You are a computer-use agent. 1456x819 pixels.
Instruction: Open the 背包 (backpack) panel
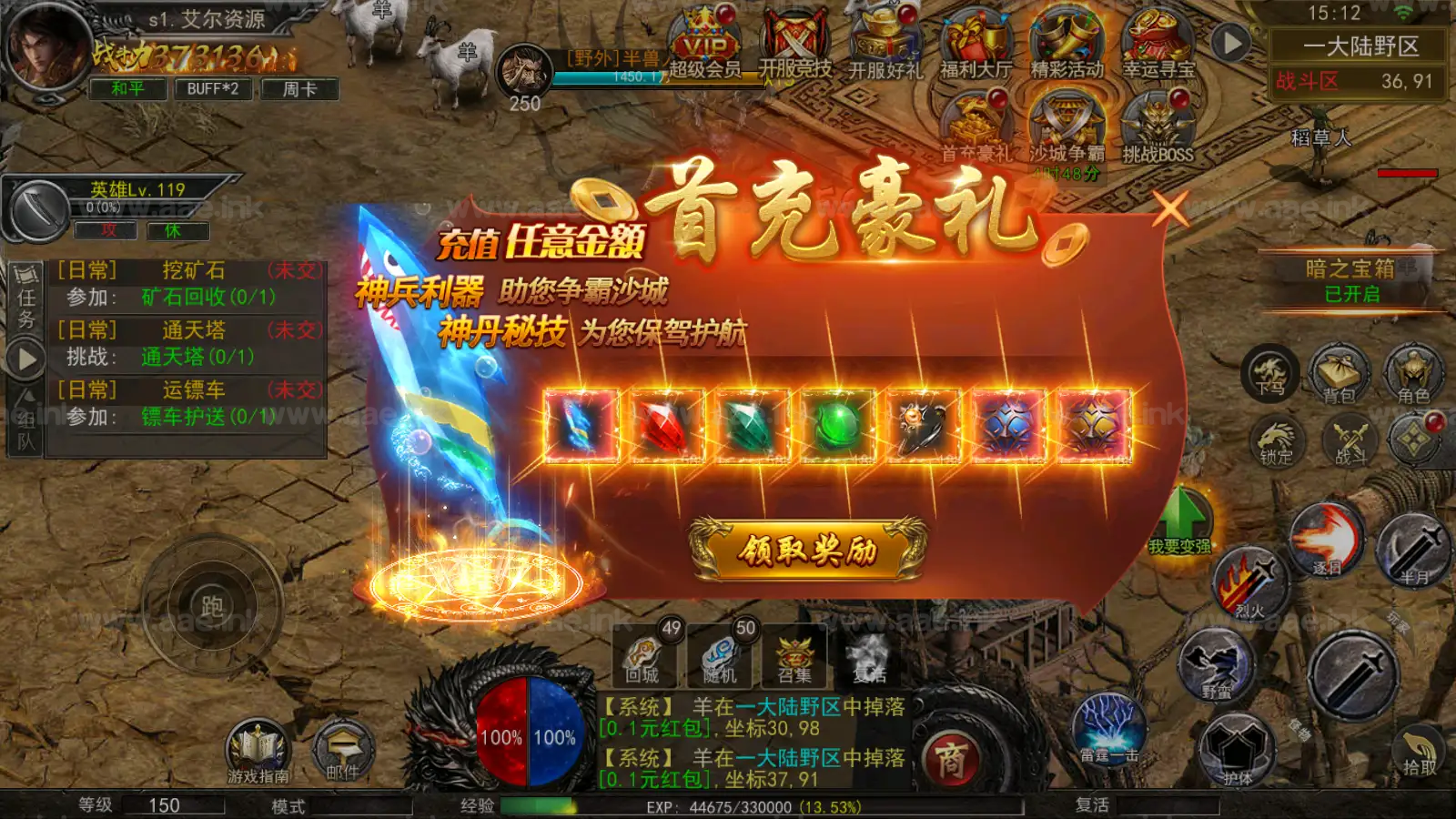1340,373
